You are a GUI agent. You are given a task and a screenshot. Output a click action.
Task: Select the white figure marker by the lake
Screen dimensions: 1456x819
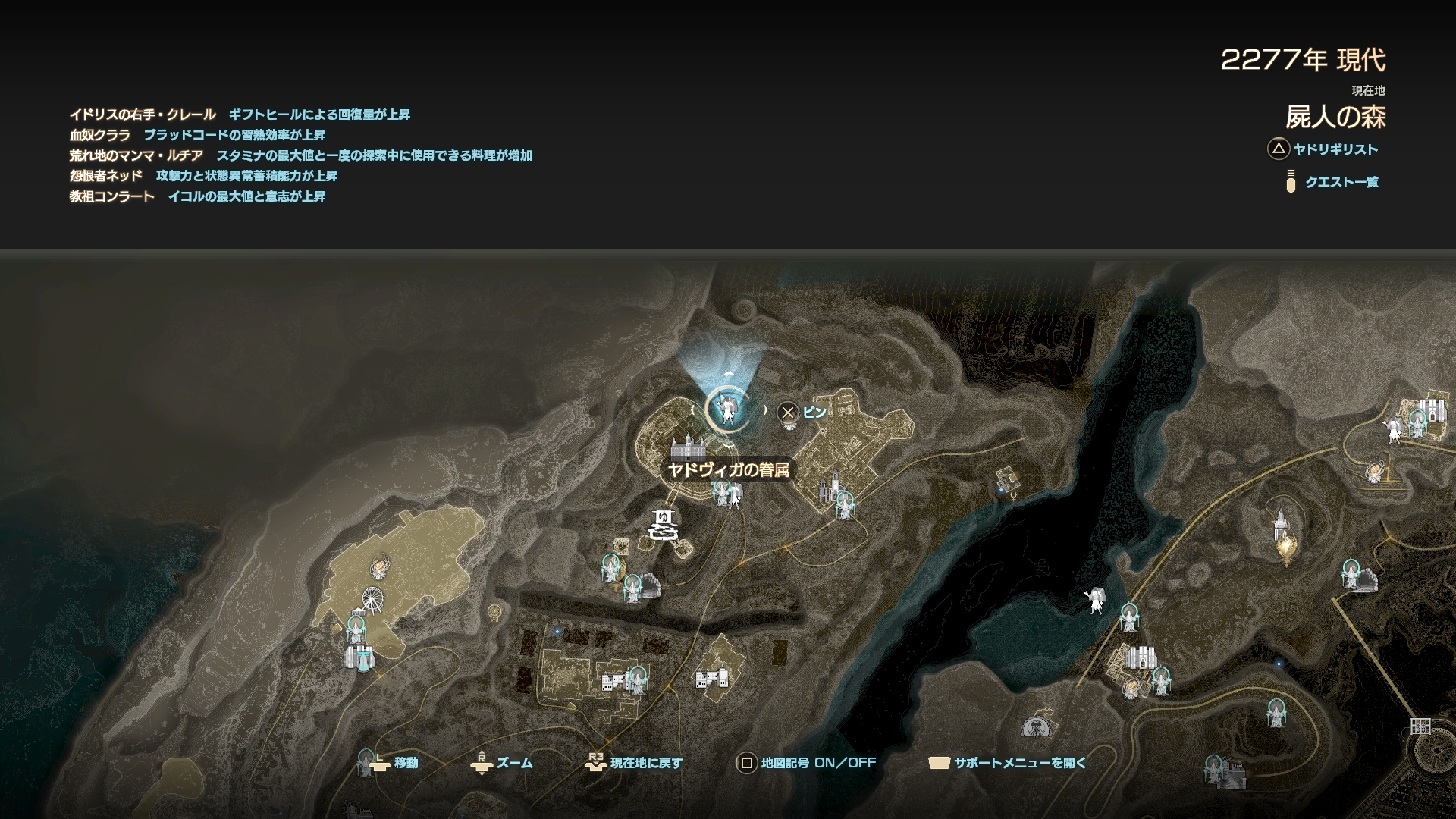[1094, 601]
